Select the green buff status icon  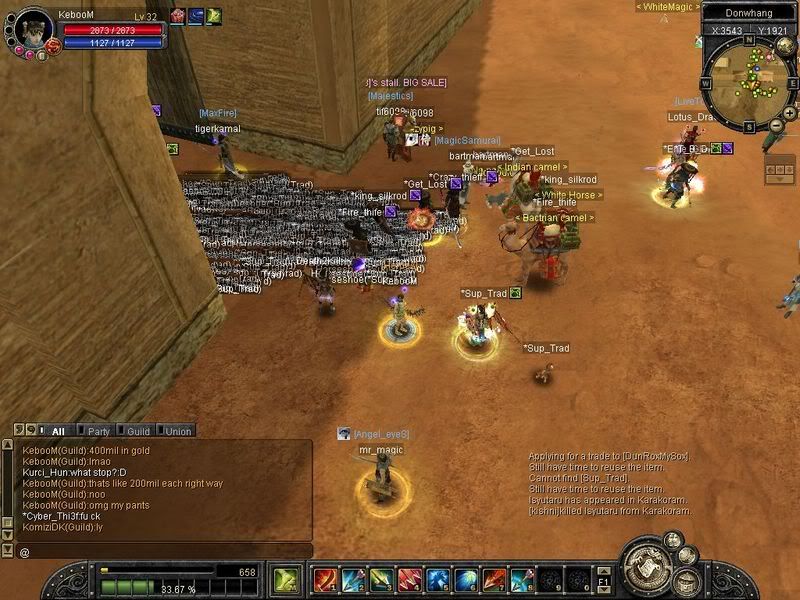213,15
